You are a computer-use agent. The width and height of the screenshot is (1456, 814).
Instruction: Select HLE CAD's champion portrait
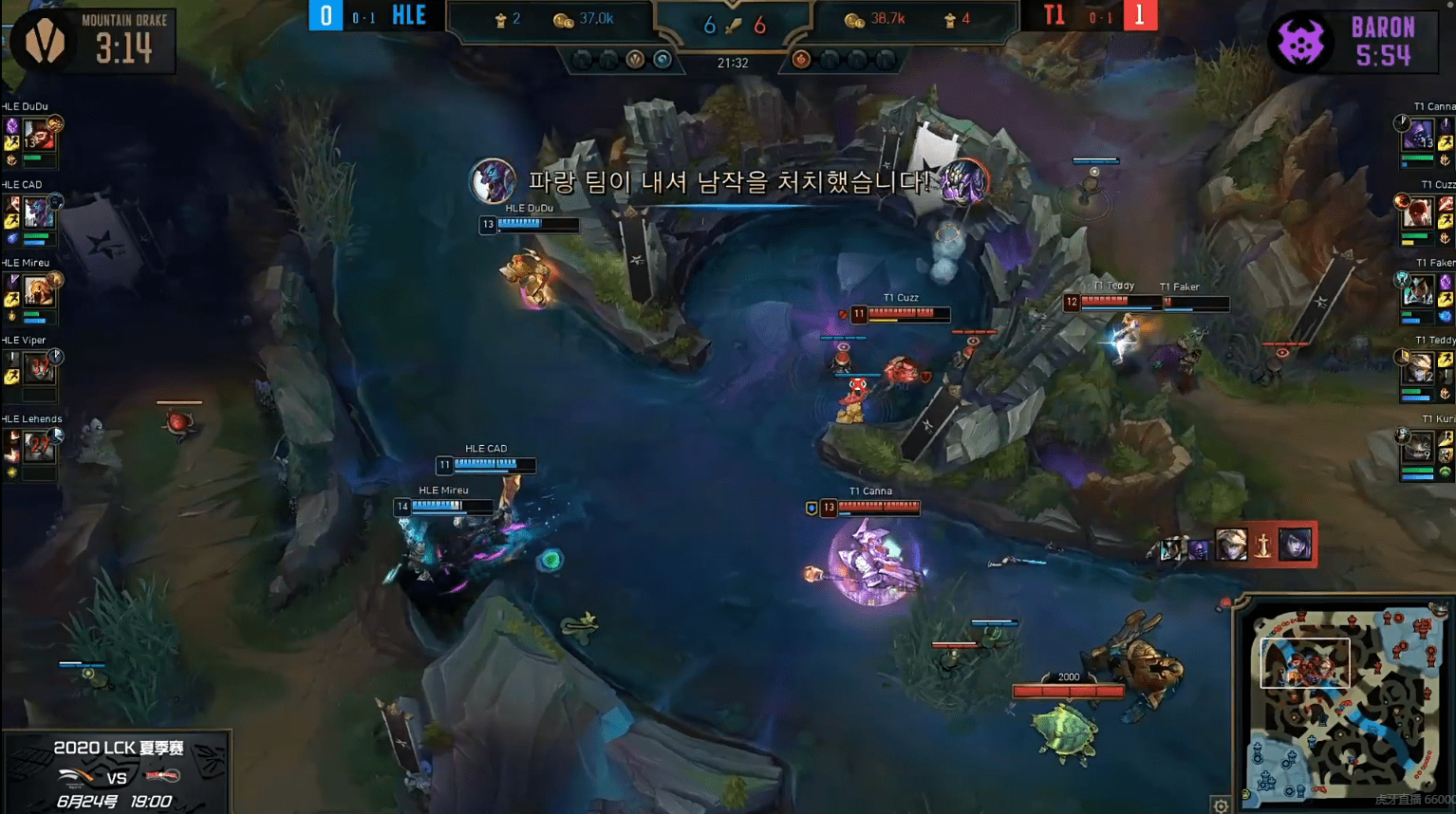pos(39,213)
